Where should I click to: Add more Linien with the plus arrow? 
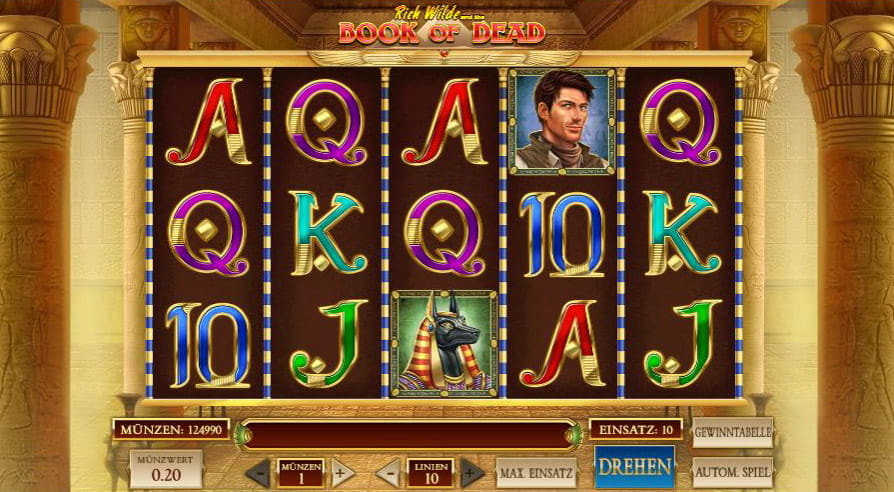471,472
